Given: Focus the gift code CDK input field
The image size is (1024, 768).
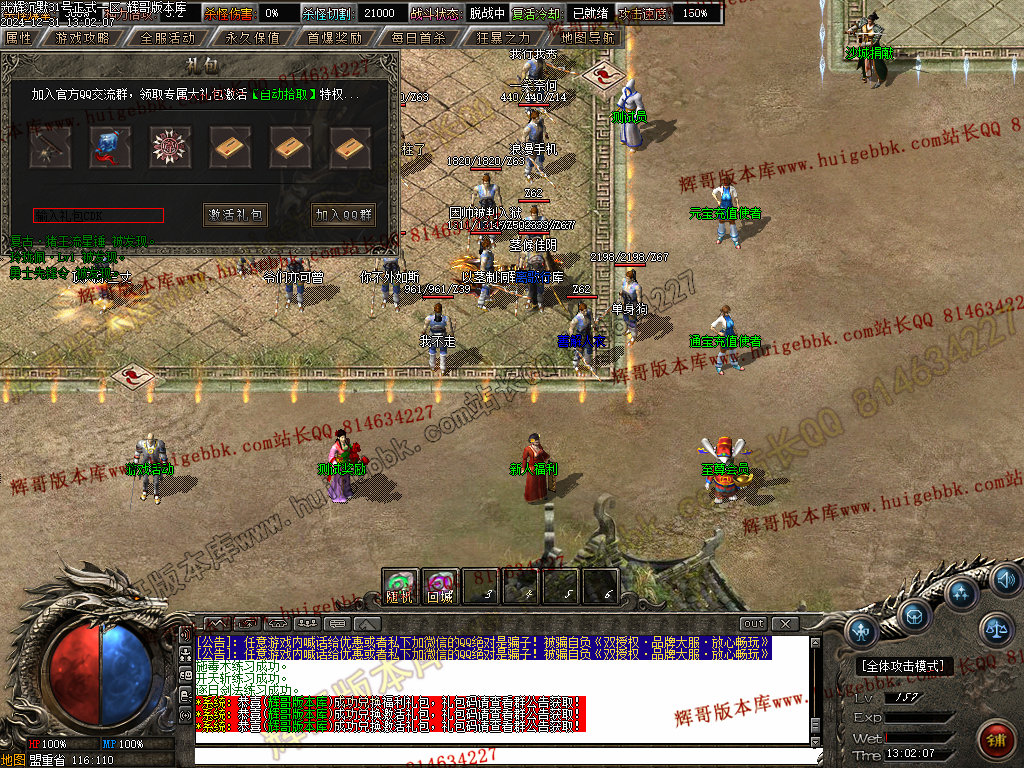Looking at the screenshot, I should (98, 215).
